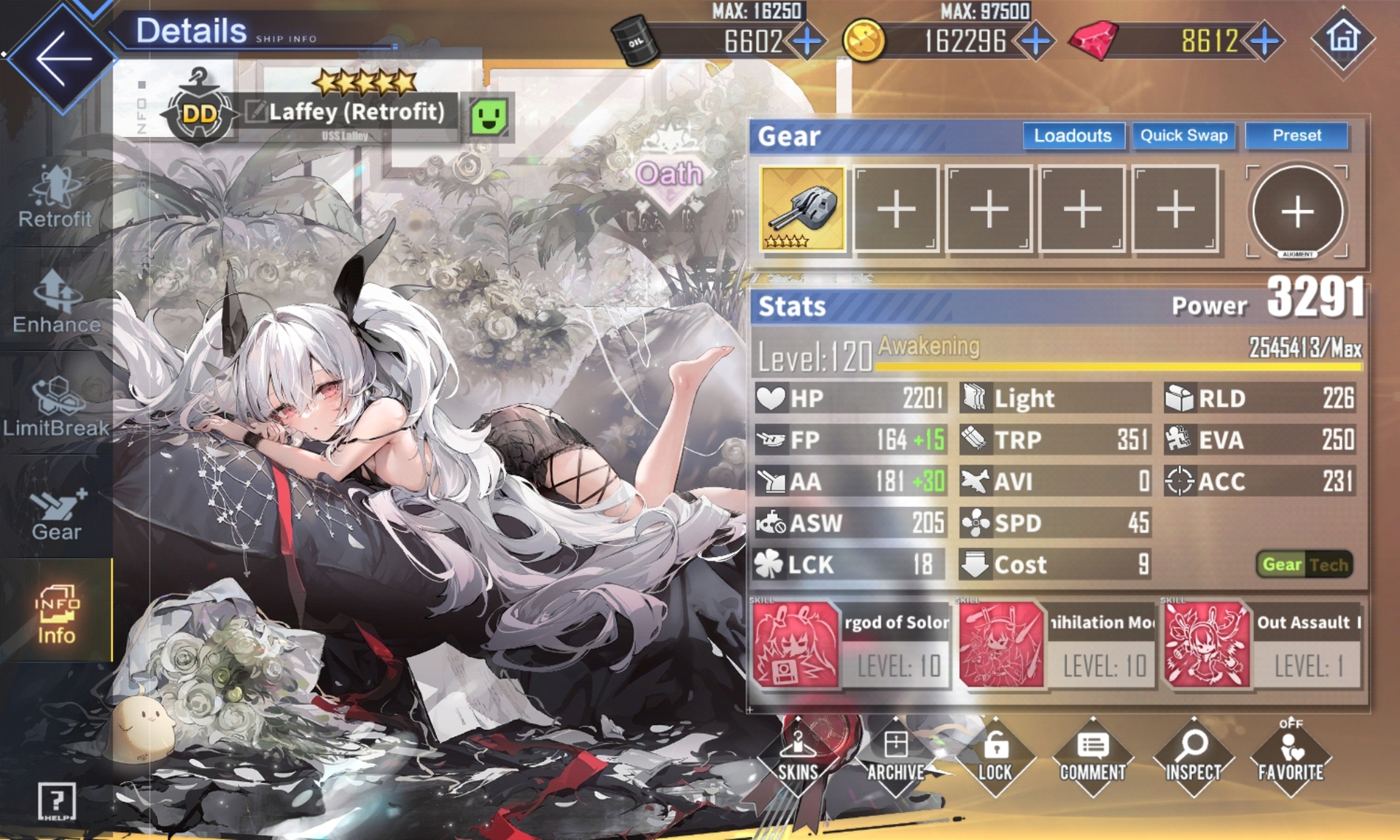Open the Help question mark
Screen dimensions: 1400x840
tap(56, 801)
